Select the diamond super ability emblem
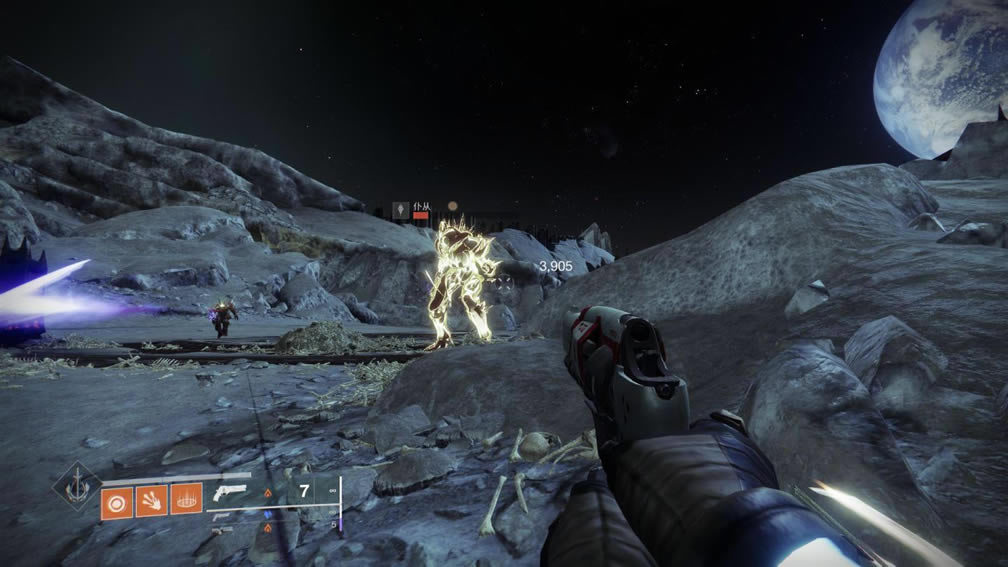 76,486
